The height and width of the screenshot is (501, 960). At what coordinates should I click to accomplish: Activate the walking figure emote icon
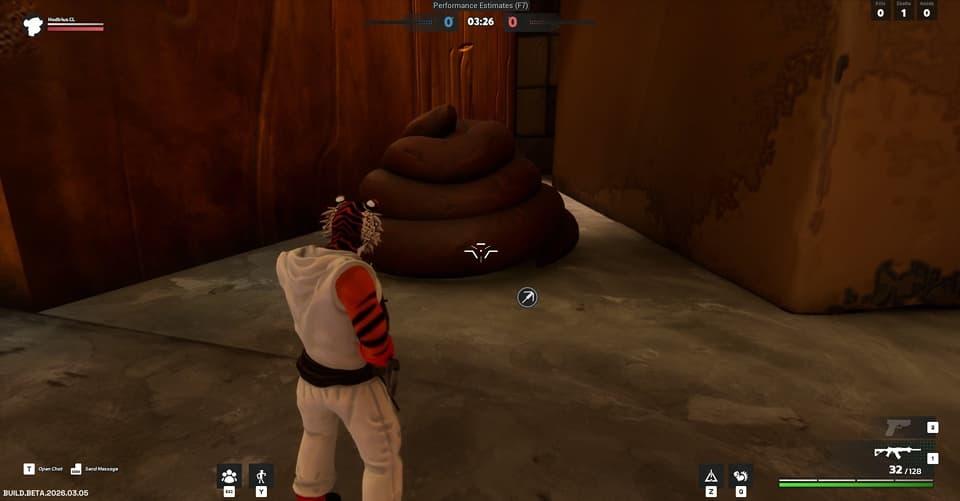pyautogui.click(x=261, y=476)
